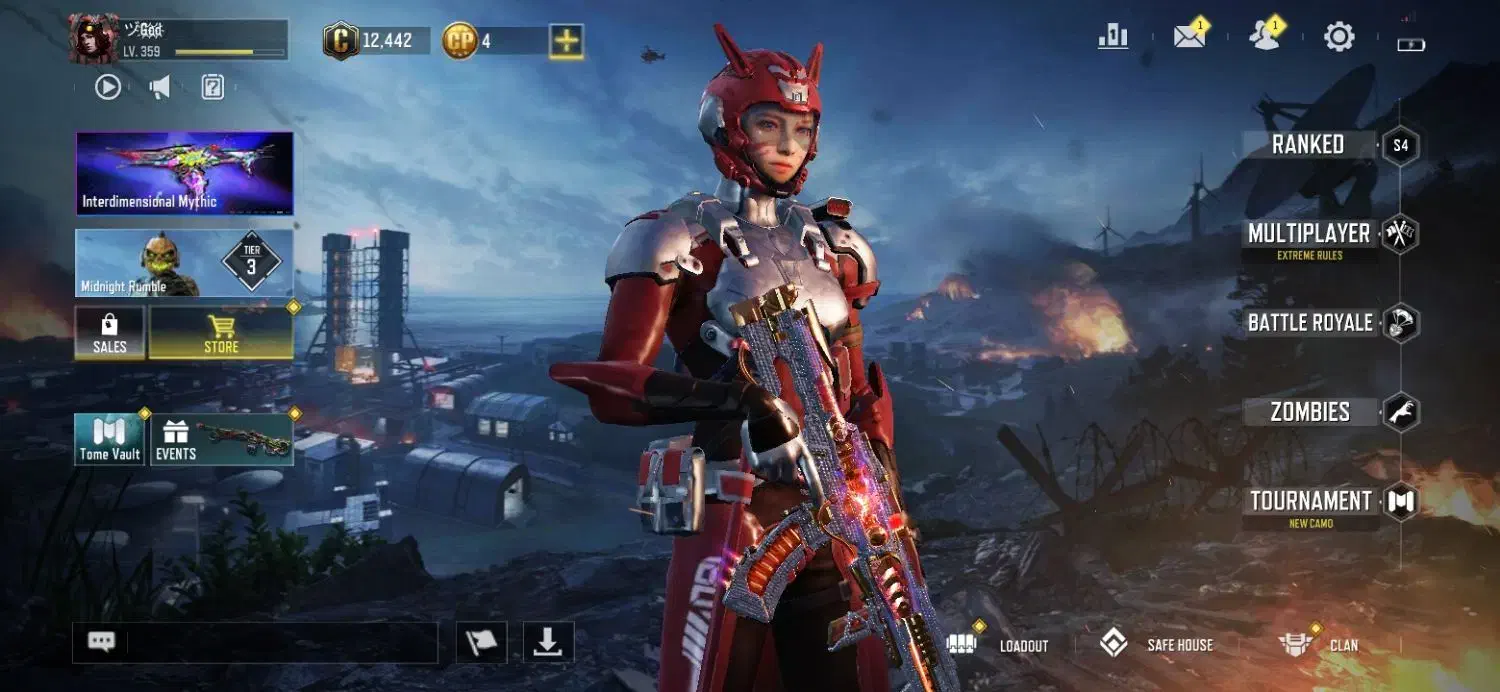Enter the Zombies mode
The height and width of the screenshot is (692, 1500).
(x=1310, y=412)
